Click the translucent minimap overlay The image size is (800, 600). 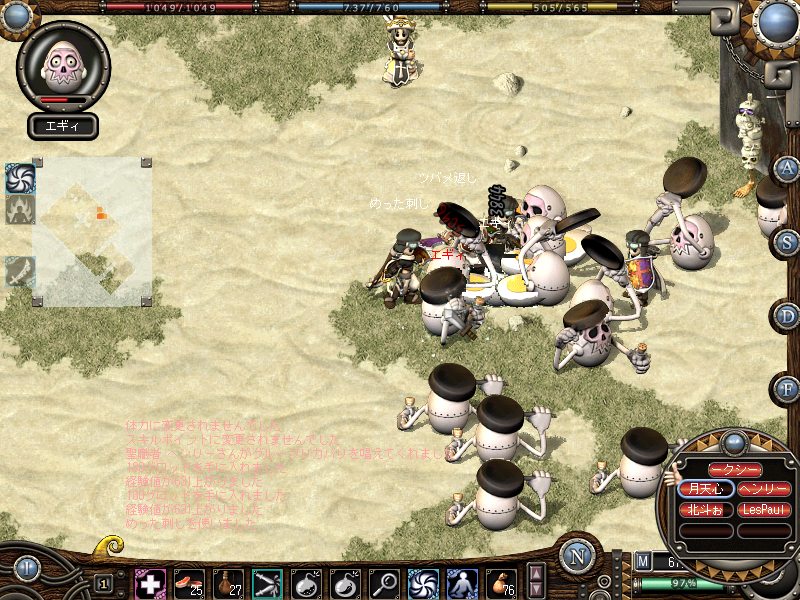(92, 230)
